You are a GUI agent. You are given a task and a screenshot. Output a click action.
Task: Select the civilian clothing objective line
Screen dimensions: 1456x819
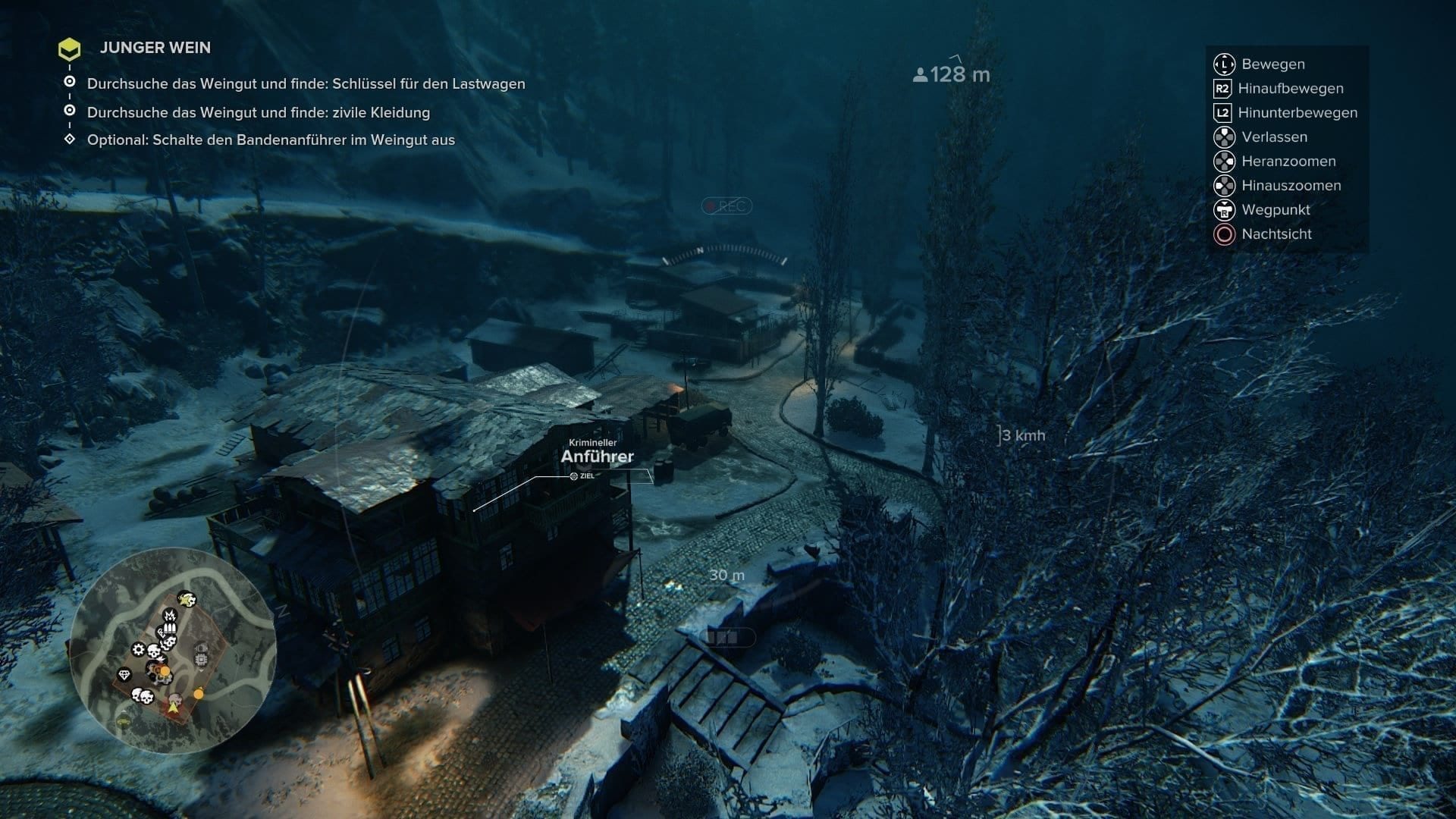(x=258, y=113)
